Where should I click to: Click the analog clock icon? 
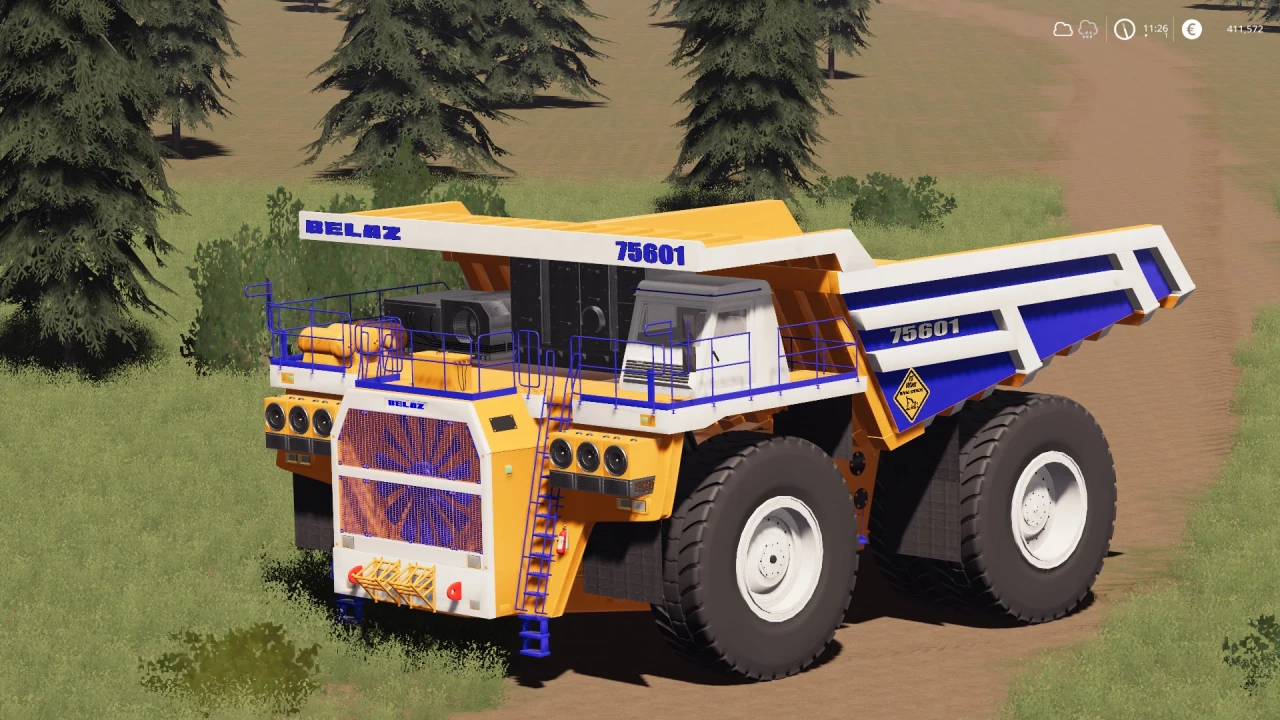pyautogui.click(x=1125, y=30)
